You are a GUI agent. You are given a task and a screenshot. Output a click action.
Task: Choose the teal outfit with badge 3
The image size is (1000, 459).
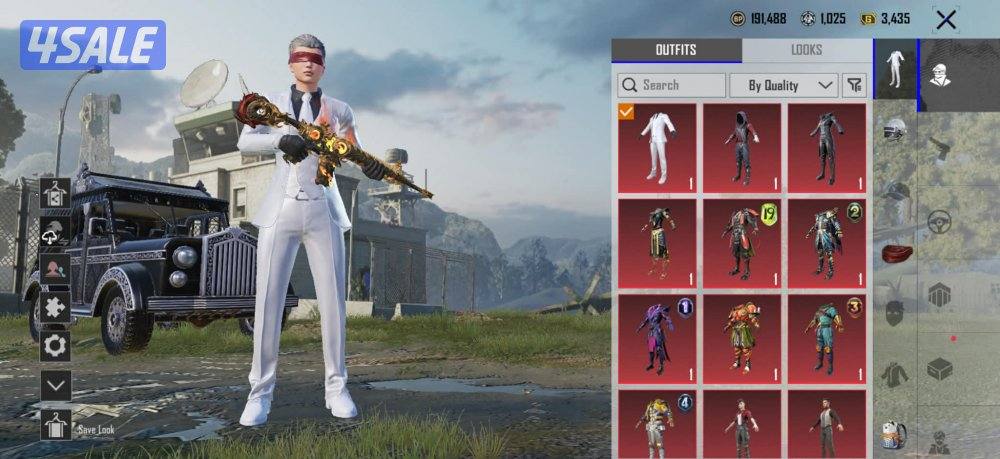(826, 338)
